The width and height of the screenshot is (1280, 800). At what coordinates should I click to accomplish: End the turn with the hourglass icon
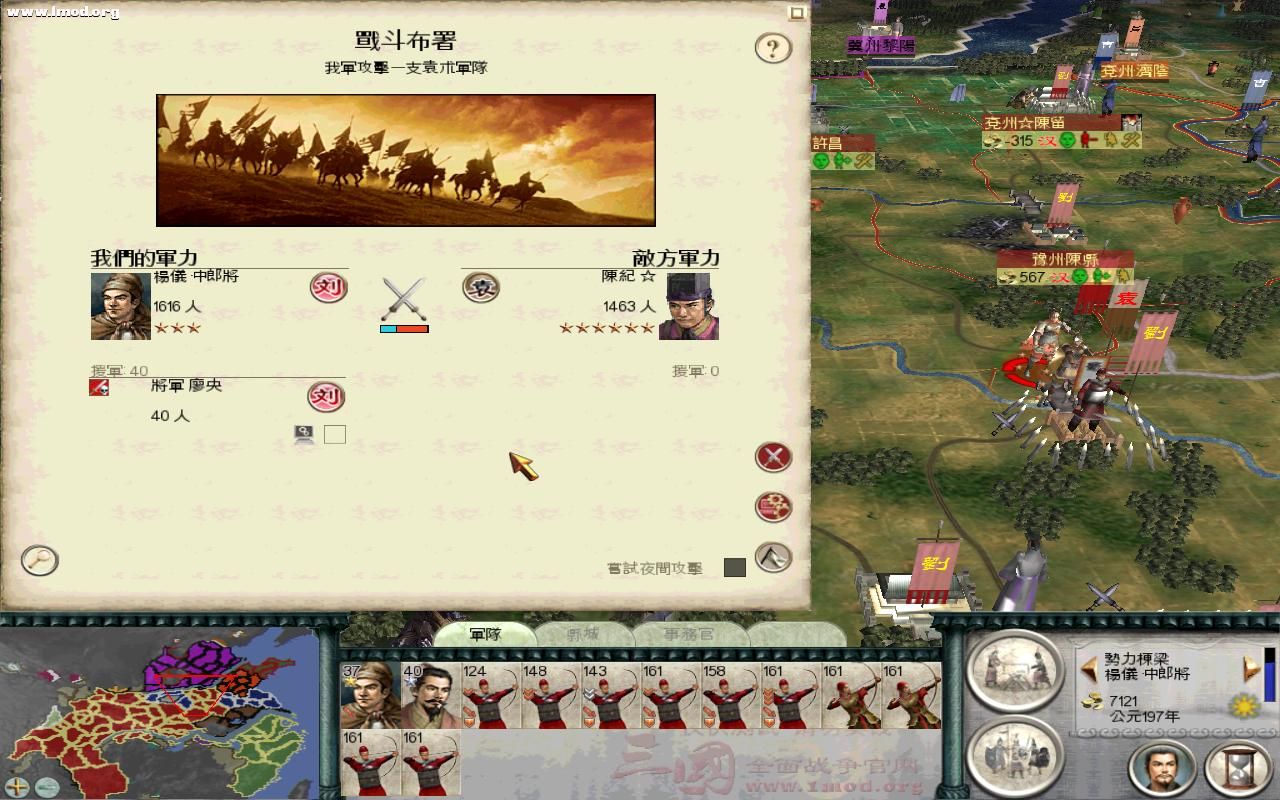[1237, 766]
